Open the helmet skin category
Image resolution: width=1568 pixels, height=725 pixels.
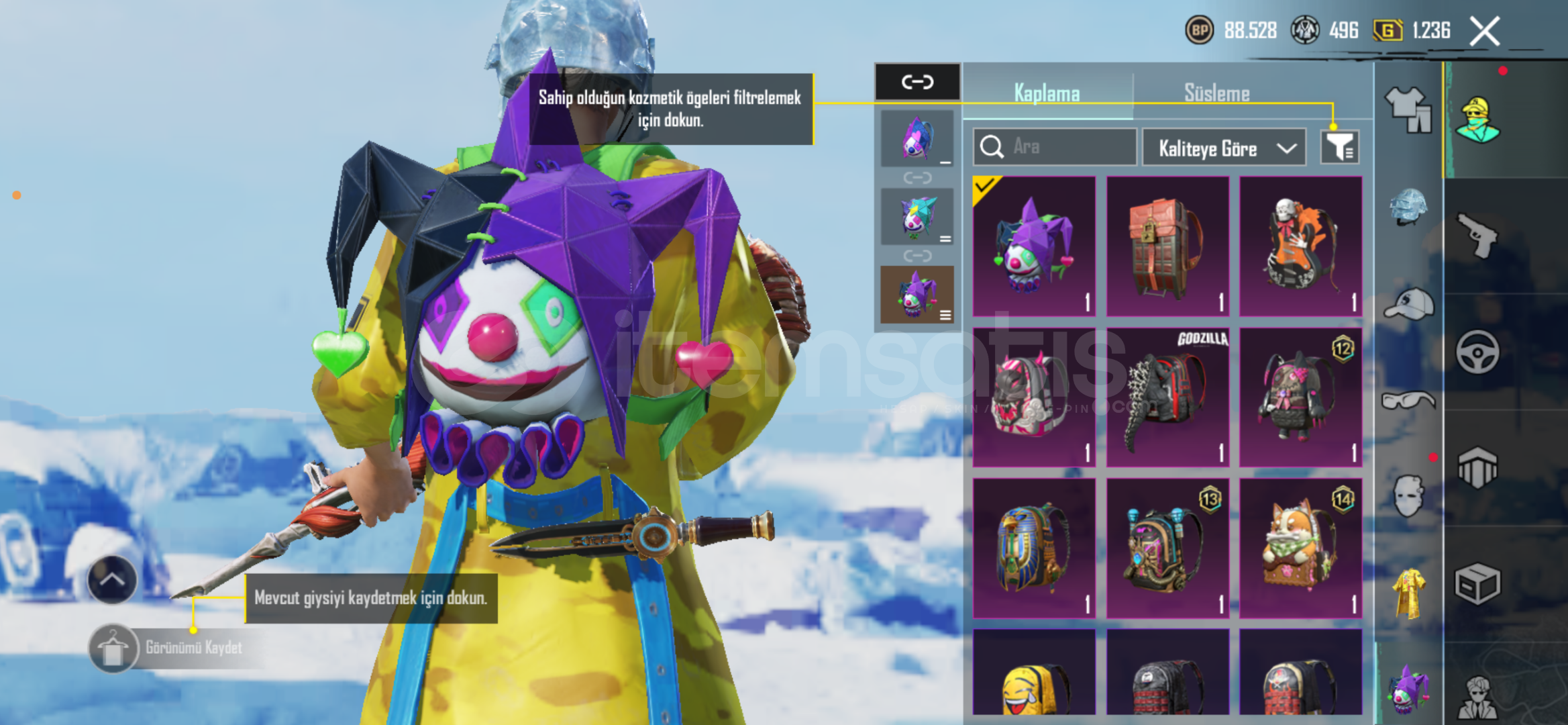point(1408,207)
